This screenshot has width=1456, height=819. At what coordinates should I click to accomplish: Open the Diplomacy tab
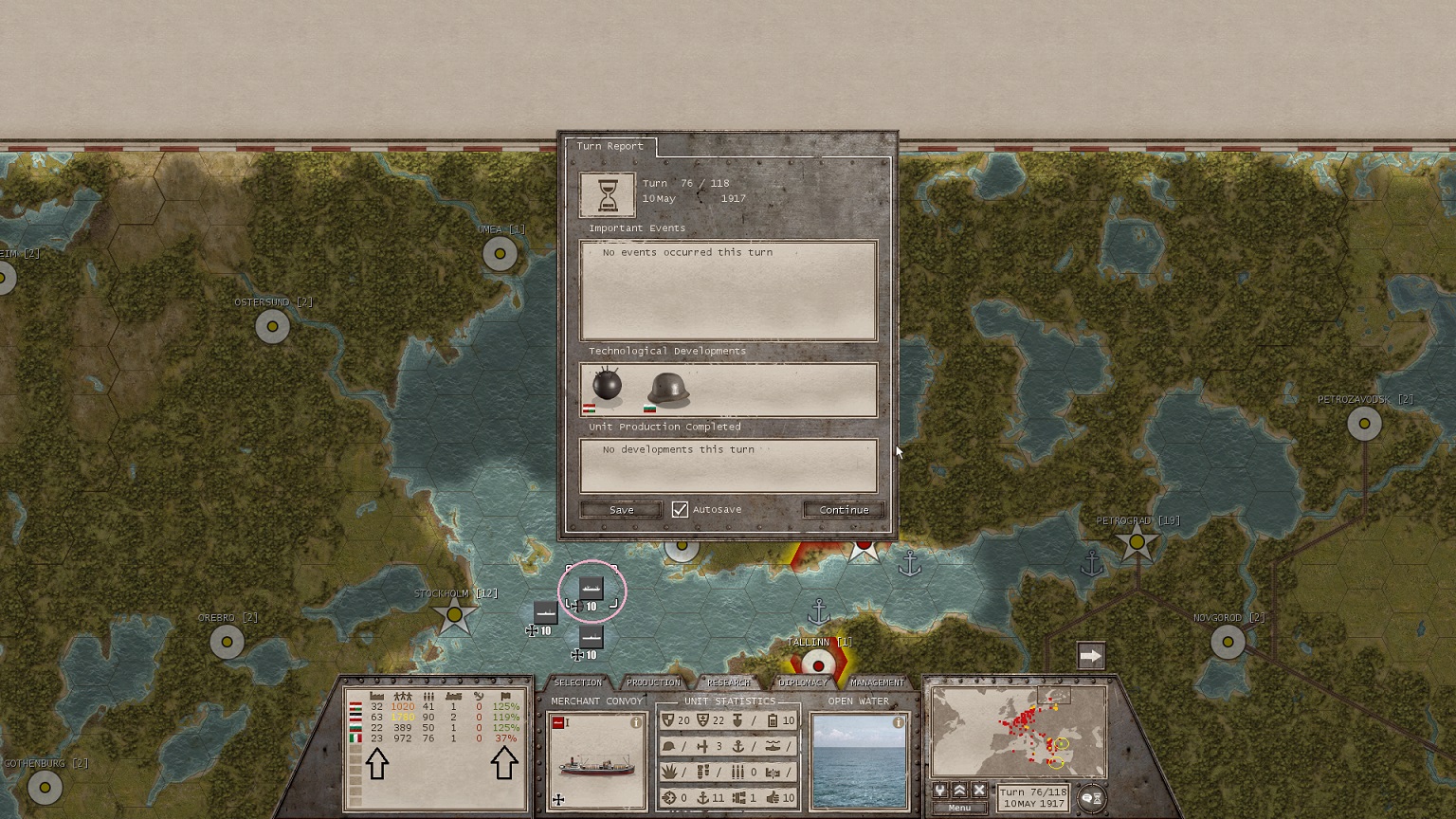(803, 682)
